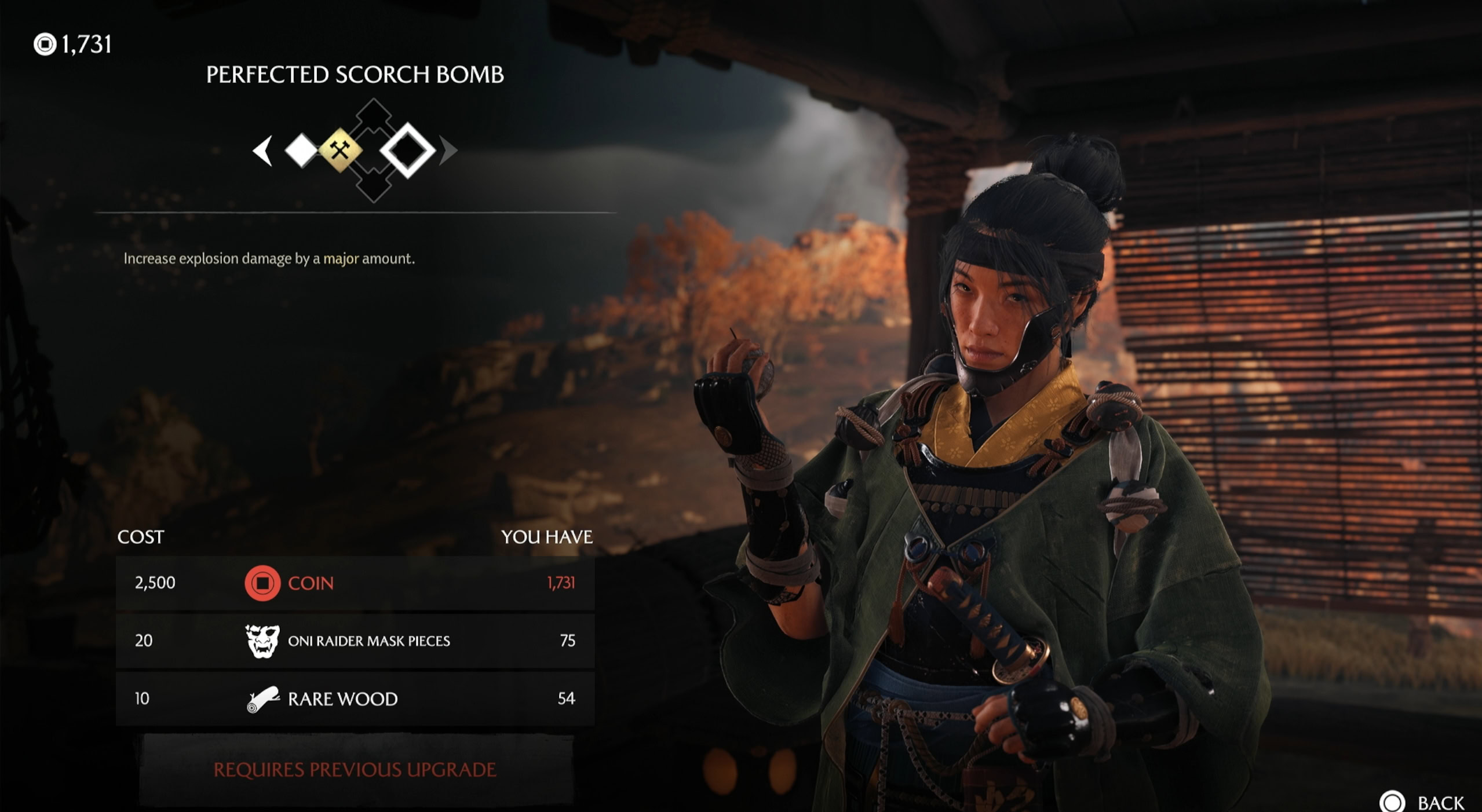Click the Requires Previous Upgrade button
This screenshot has height=812, width=1482.
click(x=355, y=770)
